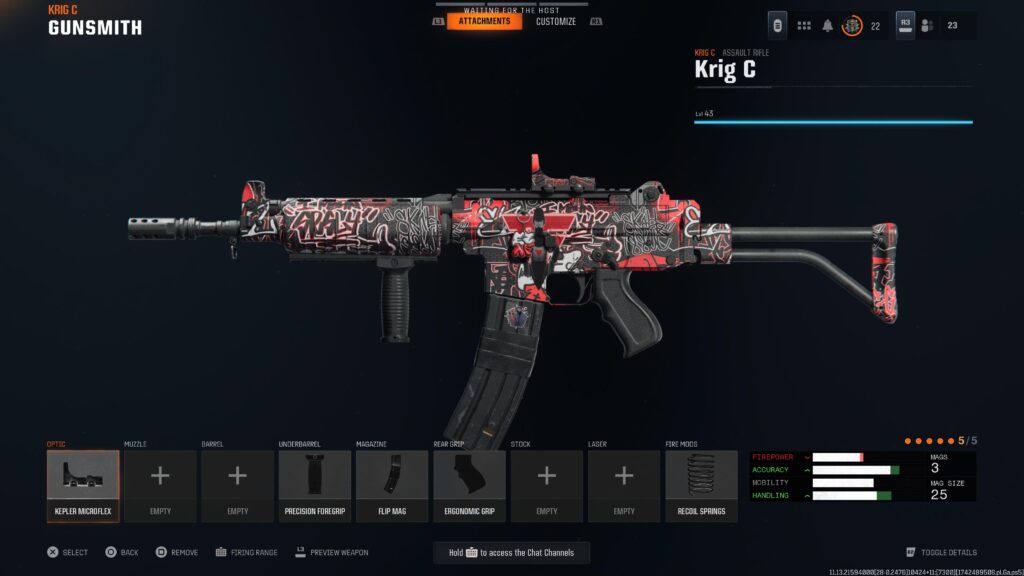Image resolution: width=1024 pixels, height=576 pixels.
Task: Choose the empty Laser slot
Action: (624, 486)
